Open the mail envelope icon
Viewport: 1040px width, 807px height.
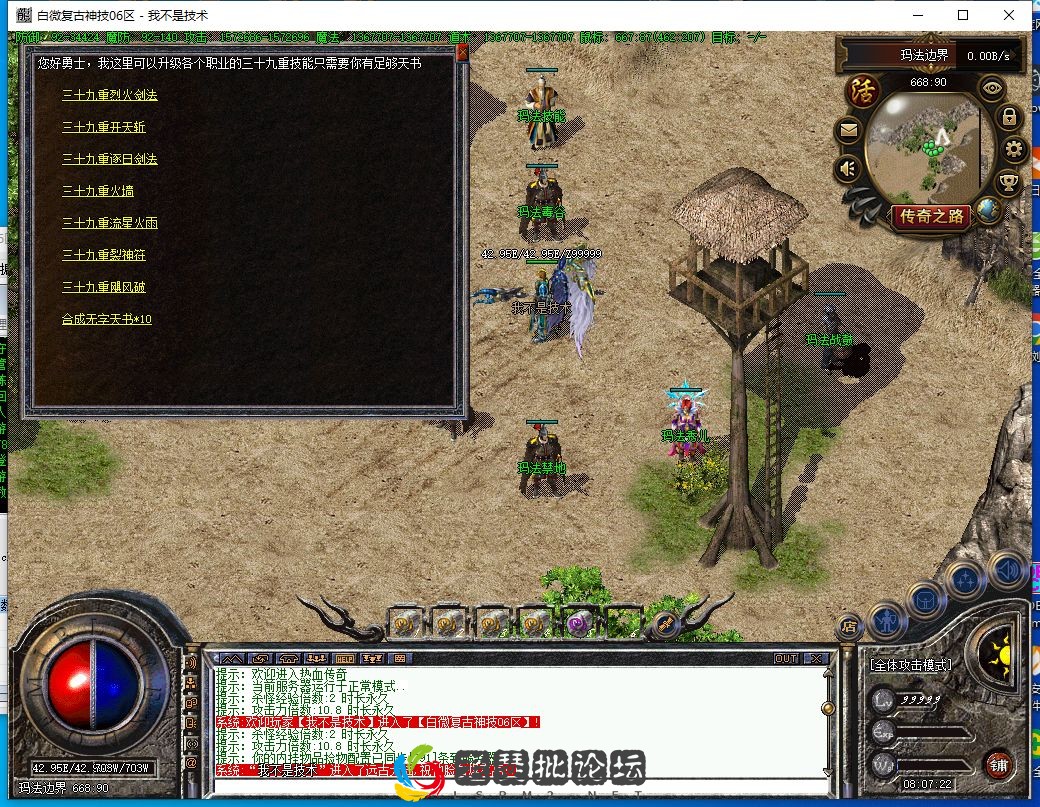click(x=848, y=130)
